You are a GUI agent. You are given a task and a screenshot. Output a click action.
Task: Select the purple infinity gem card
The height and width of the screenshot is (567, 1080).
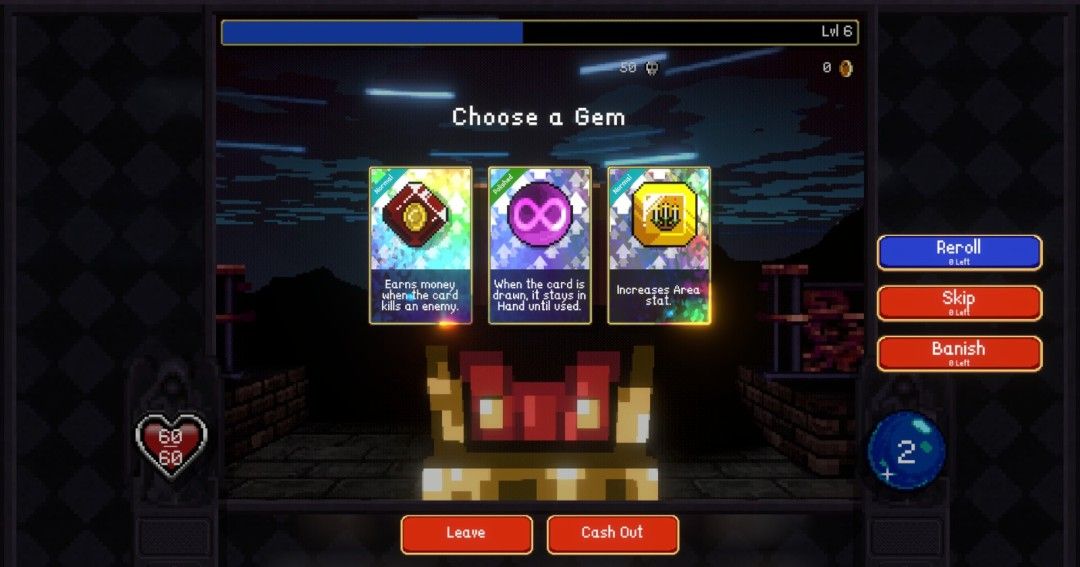[x=539, y=245]
